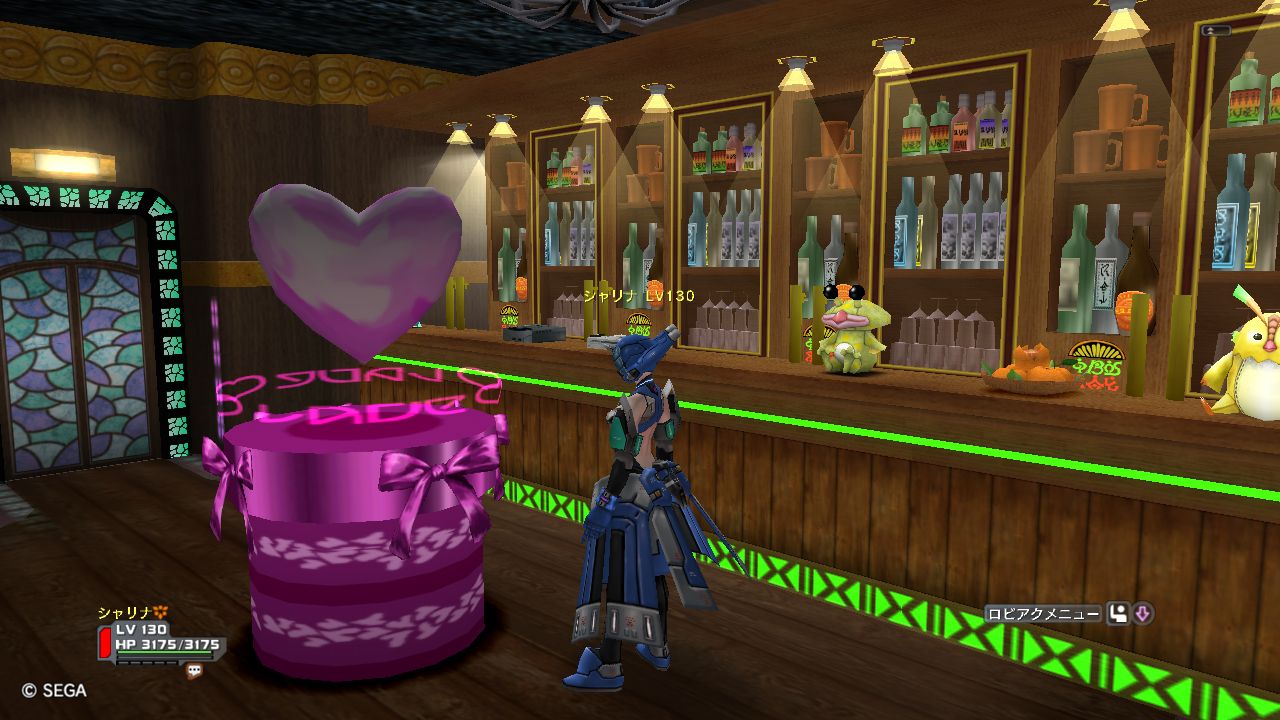Open the chat speech bubble icon
The image size is (1280, 720).
pos(194,671)
